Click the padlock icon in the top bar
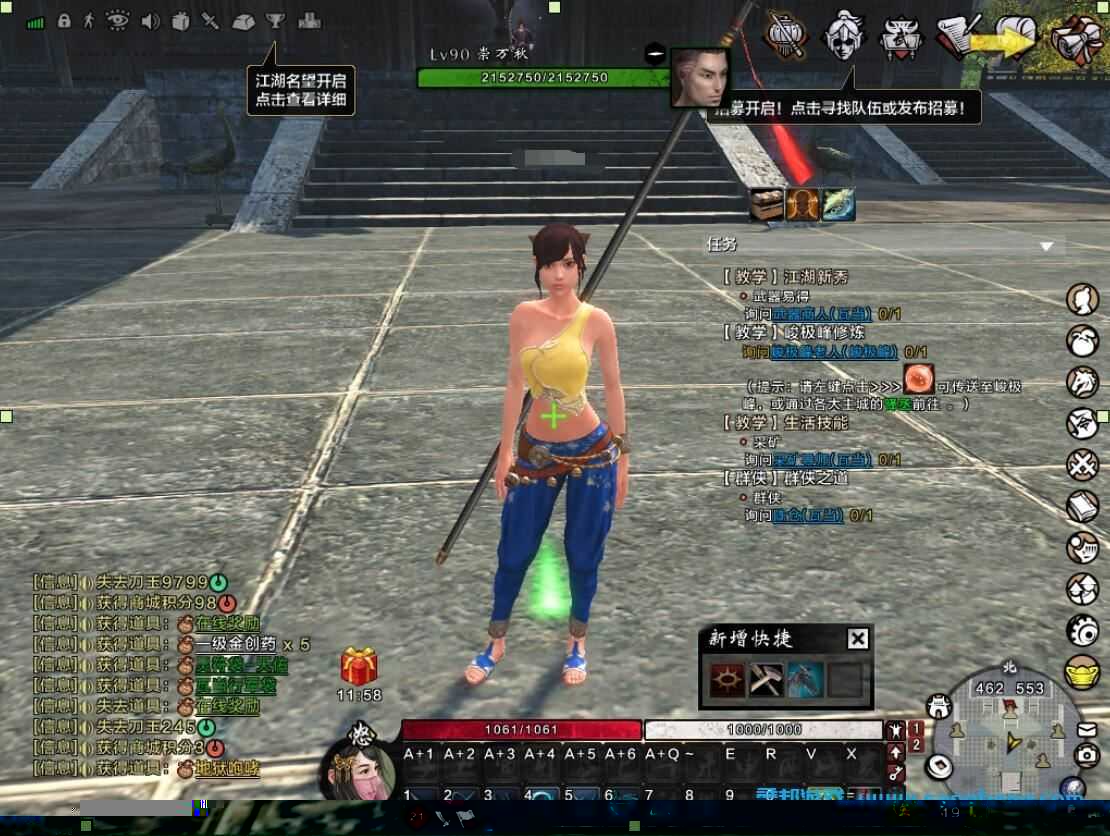The width and height of the screenshot is (1110, 836). click(x=64, y=20)
